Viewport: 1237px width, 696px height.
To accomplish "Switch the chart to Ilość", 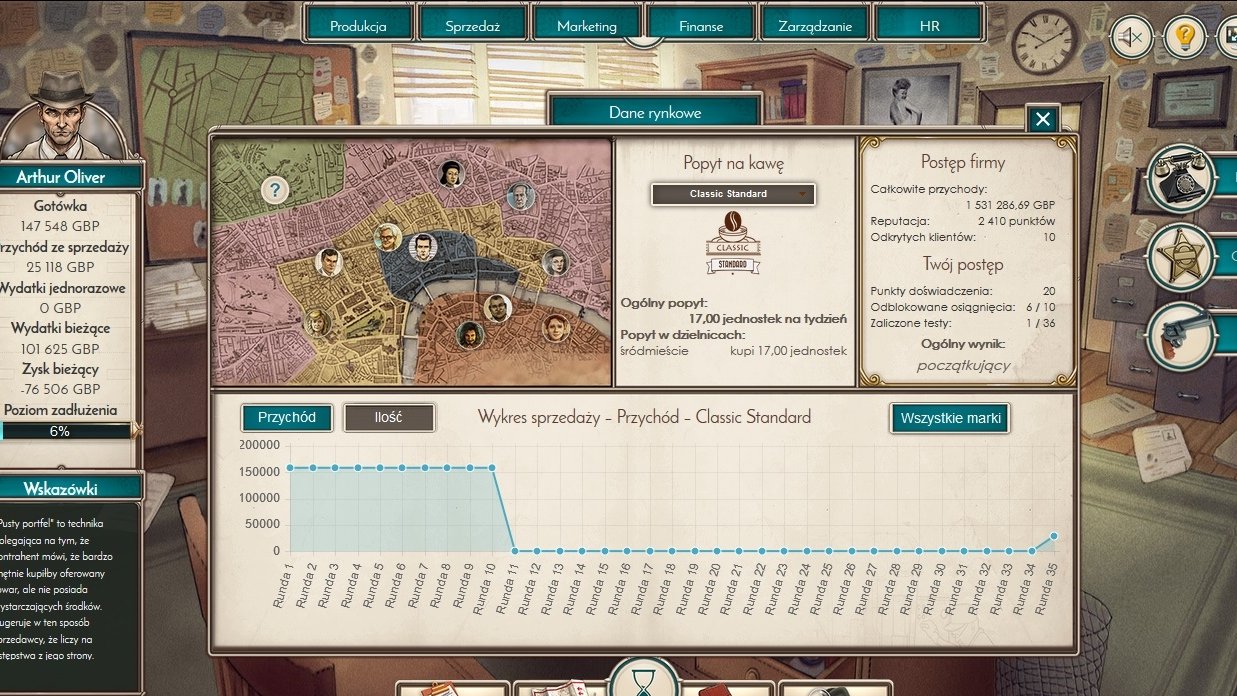I will point(389,417).
